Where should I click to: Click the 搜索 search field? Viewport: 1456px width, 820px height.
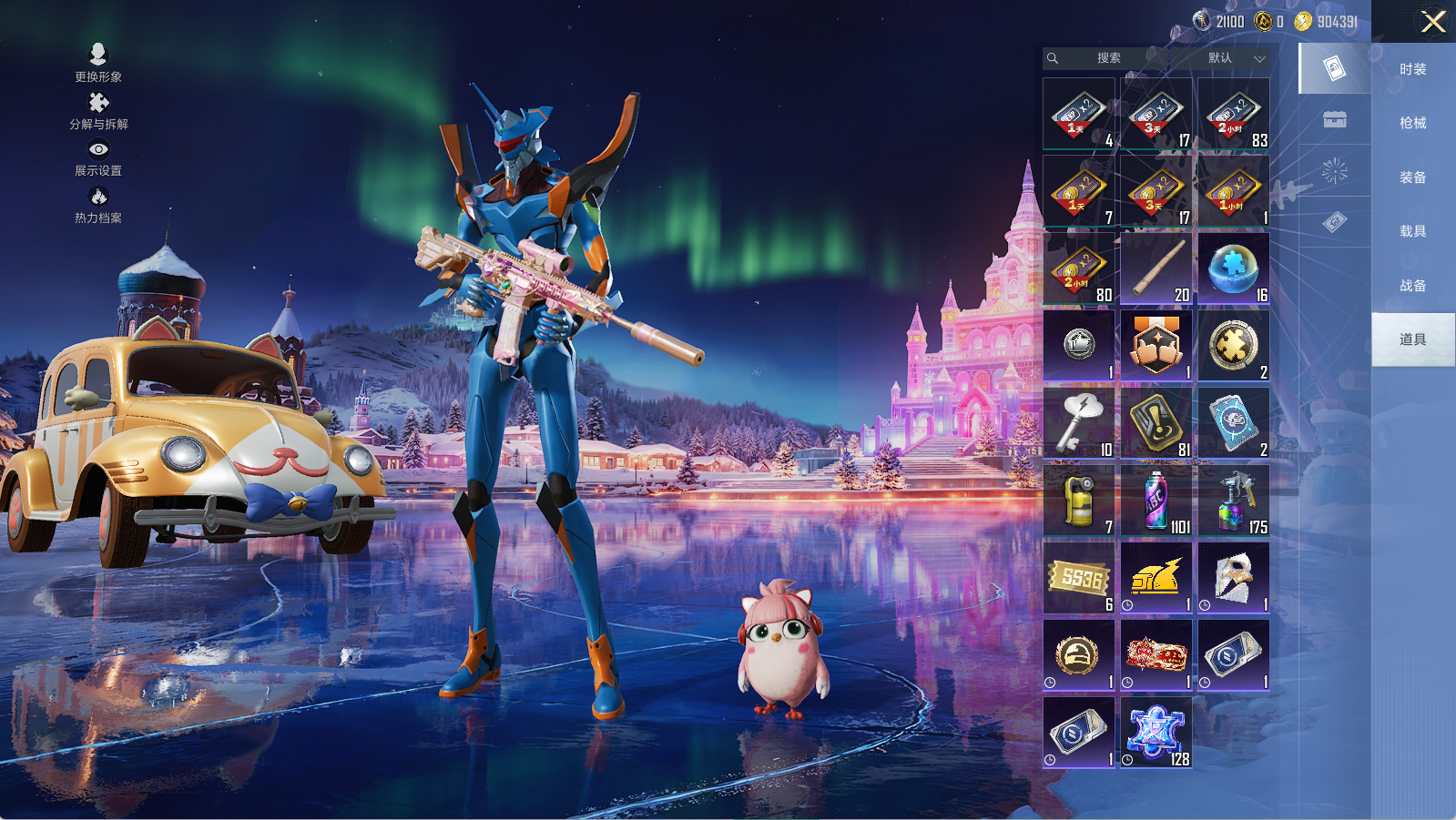click(1108, 58)
